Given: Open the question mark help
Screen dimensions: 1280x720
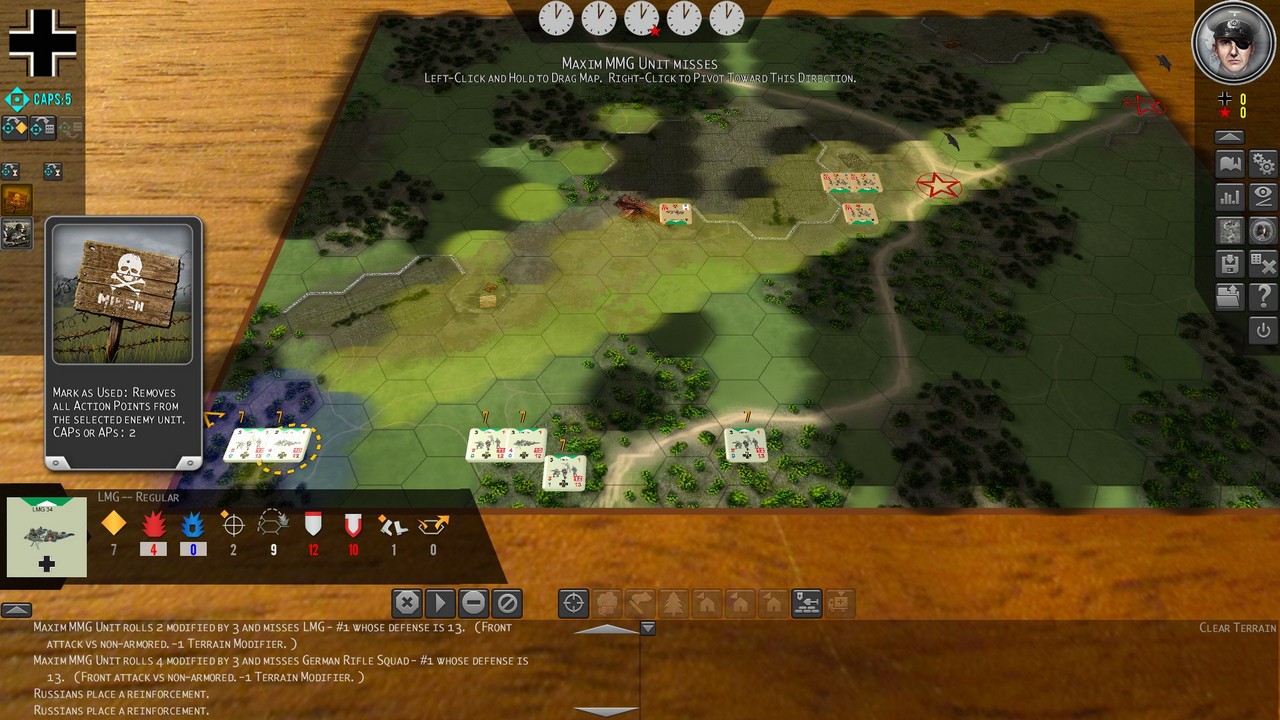Looking at the screenshot, I should tap(1264, 296).
